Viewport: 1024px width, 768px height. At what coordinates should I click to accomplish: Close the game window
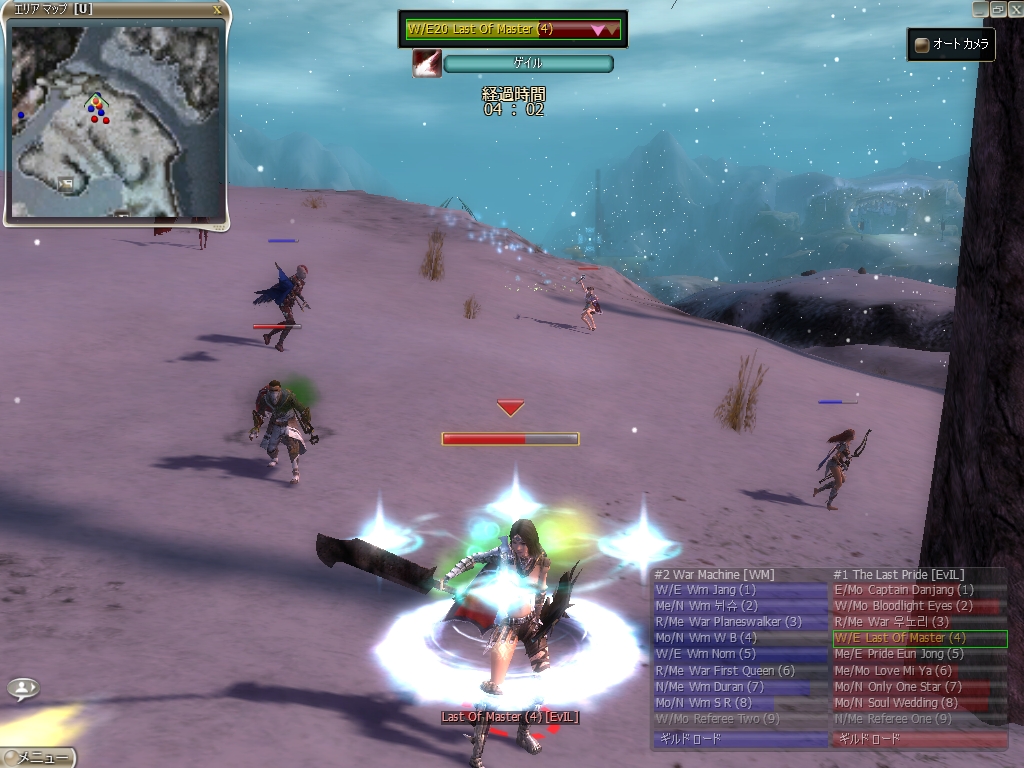tap(1014, 8)
